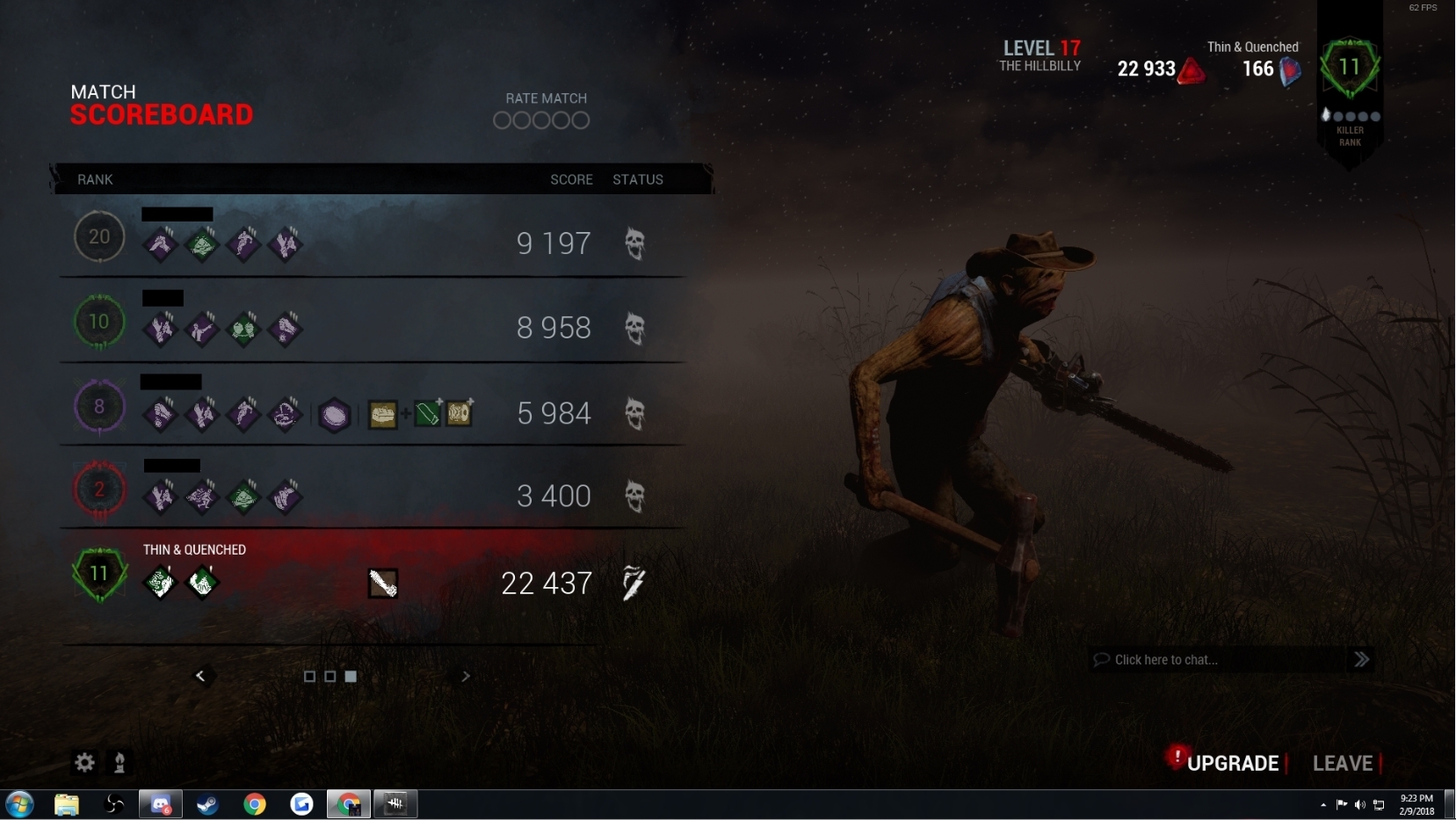This screenshot has height=820, width=1456.
Task: Click the skull status icon beside score 9 197
Action: coord(634,244)
